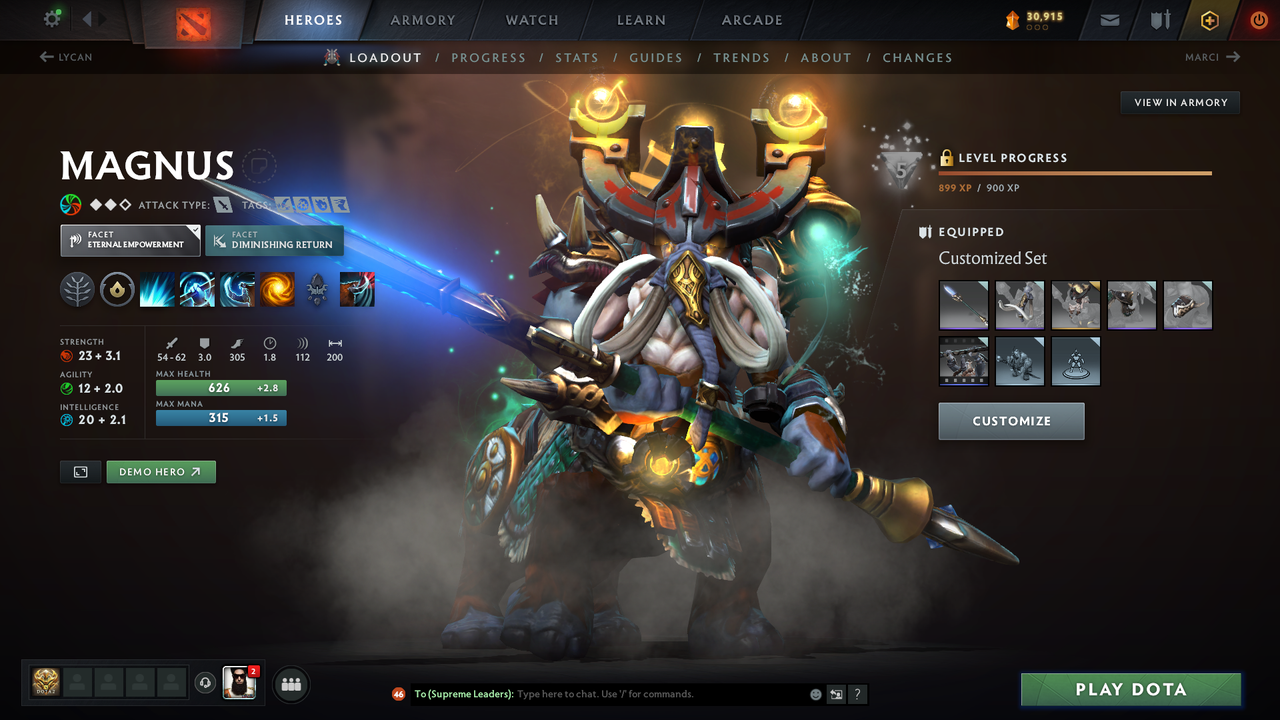
Task: Click the power button icon
Action: [x=1258, y=19]
